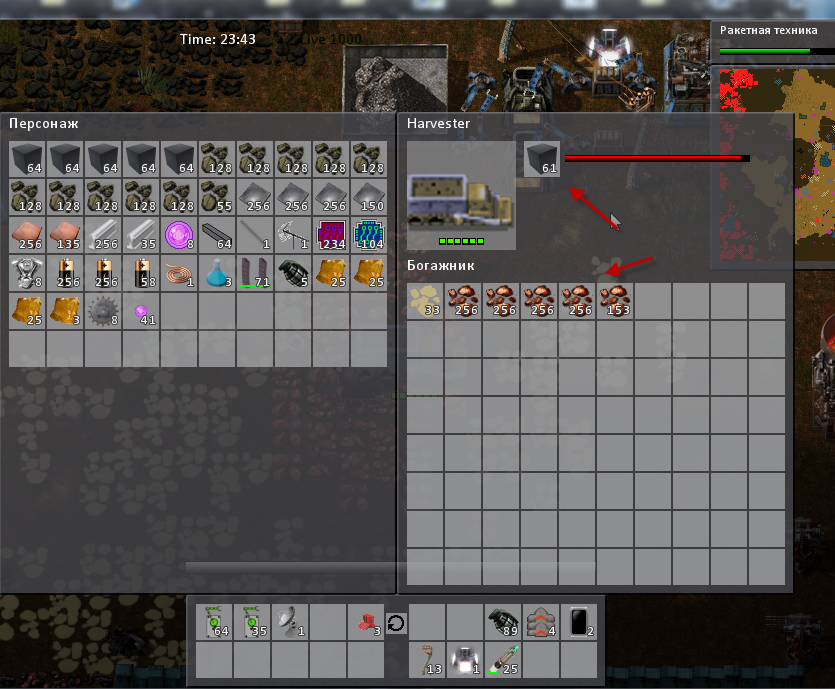The width and height of the screenshot is (835, 689).
Task: Select the purple science orb stack of 8
Action: tap(180, 235)
